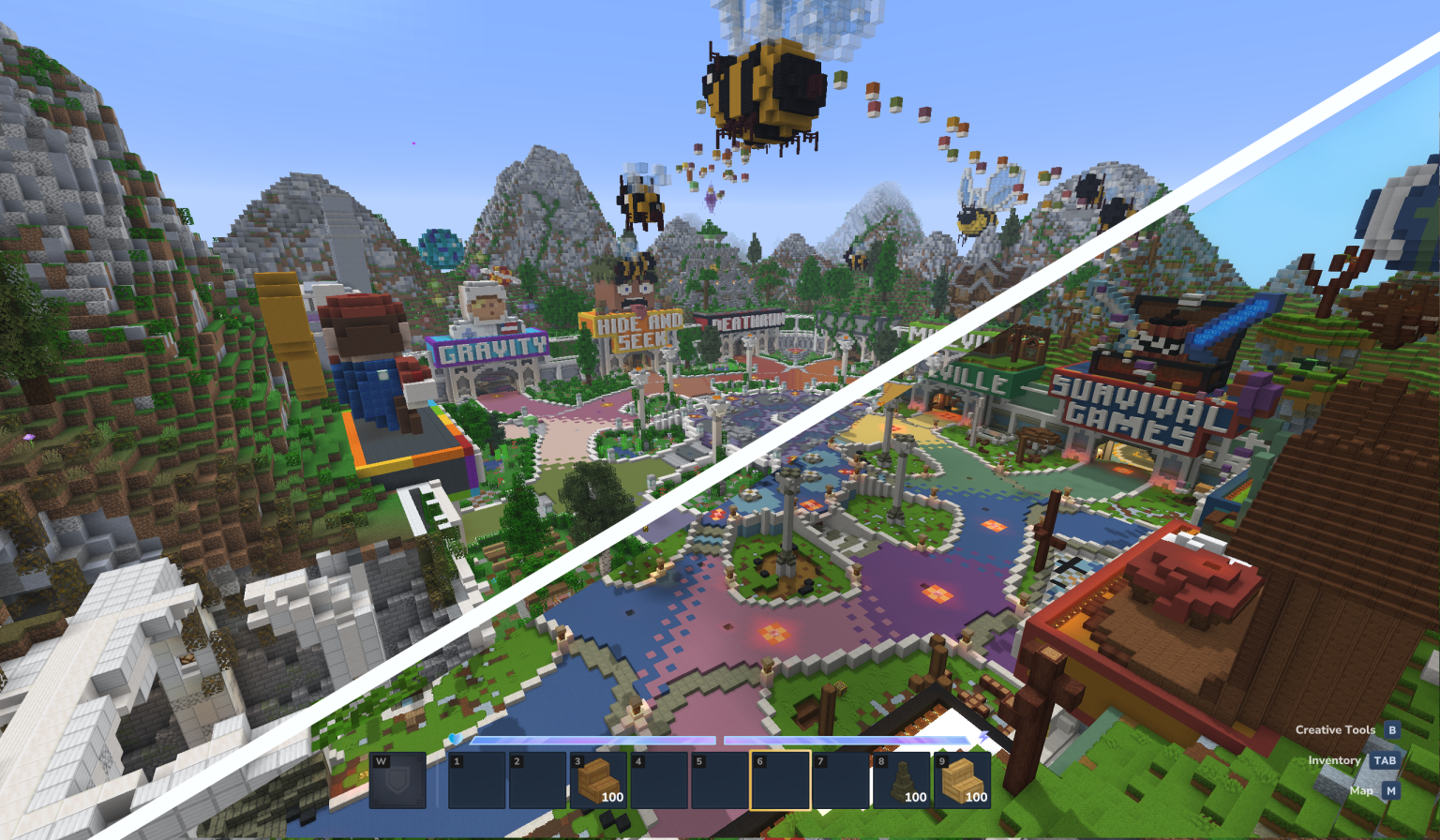This screenshot has width=1440, height=840.
Task: Open the Inventory
Action: click(1335, 760)
